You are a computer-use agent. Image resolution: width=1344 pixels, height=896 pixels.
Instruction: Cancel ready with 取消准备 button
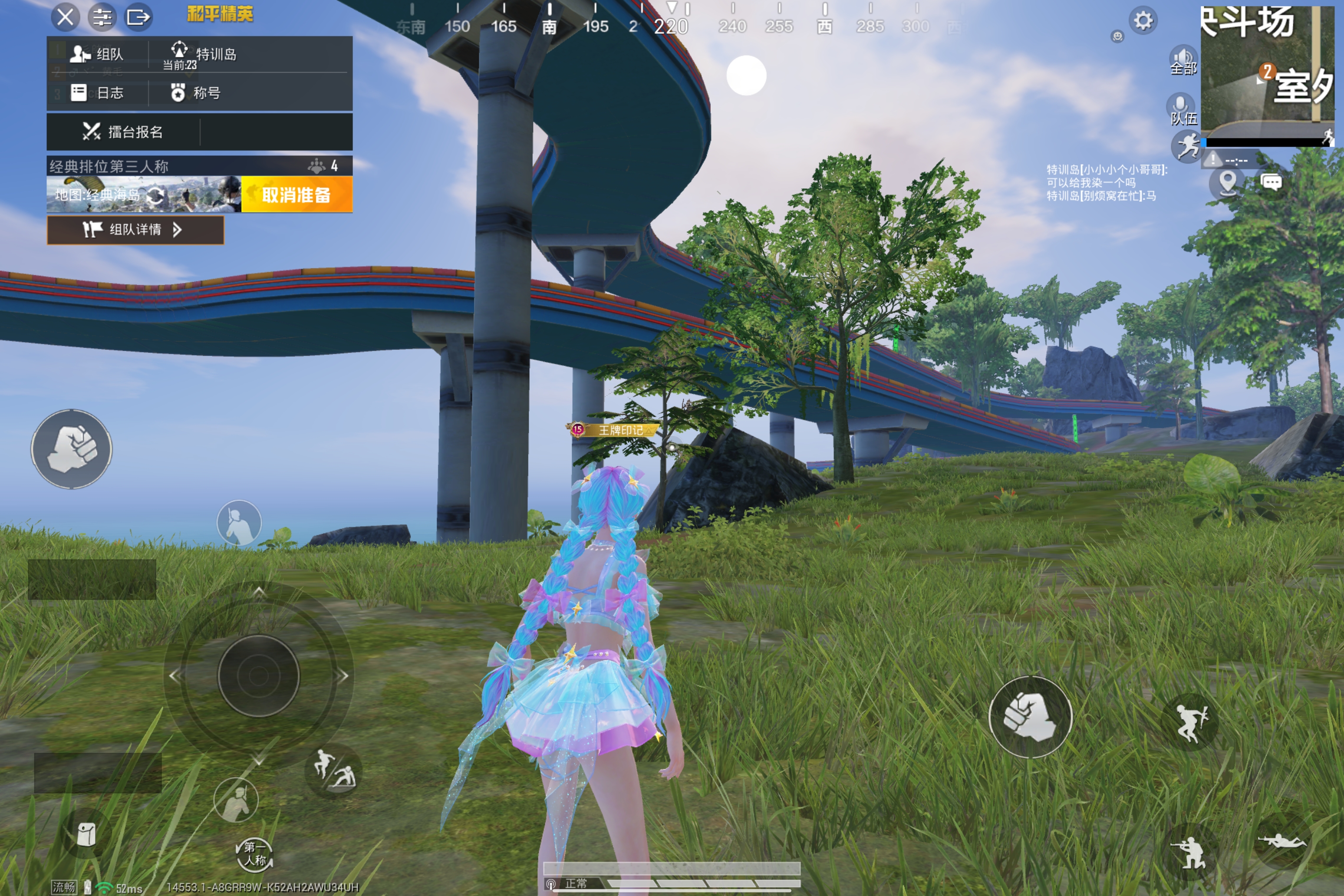click(296, 195)
